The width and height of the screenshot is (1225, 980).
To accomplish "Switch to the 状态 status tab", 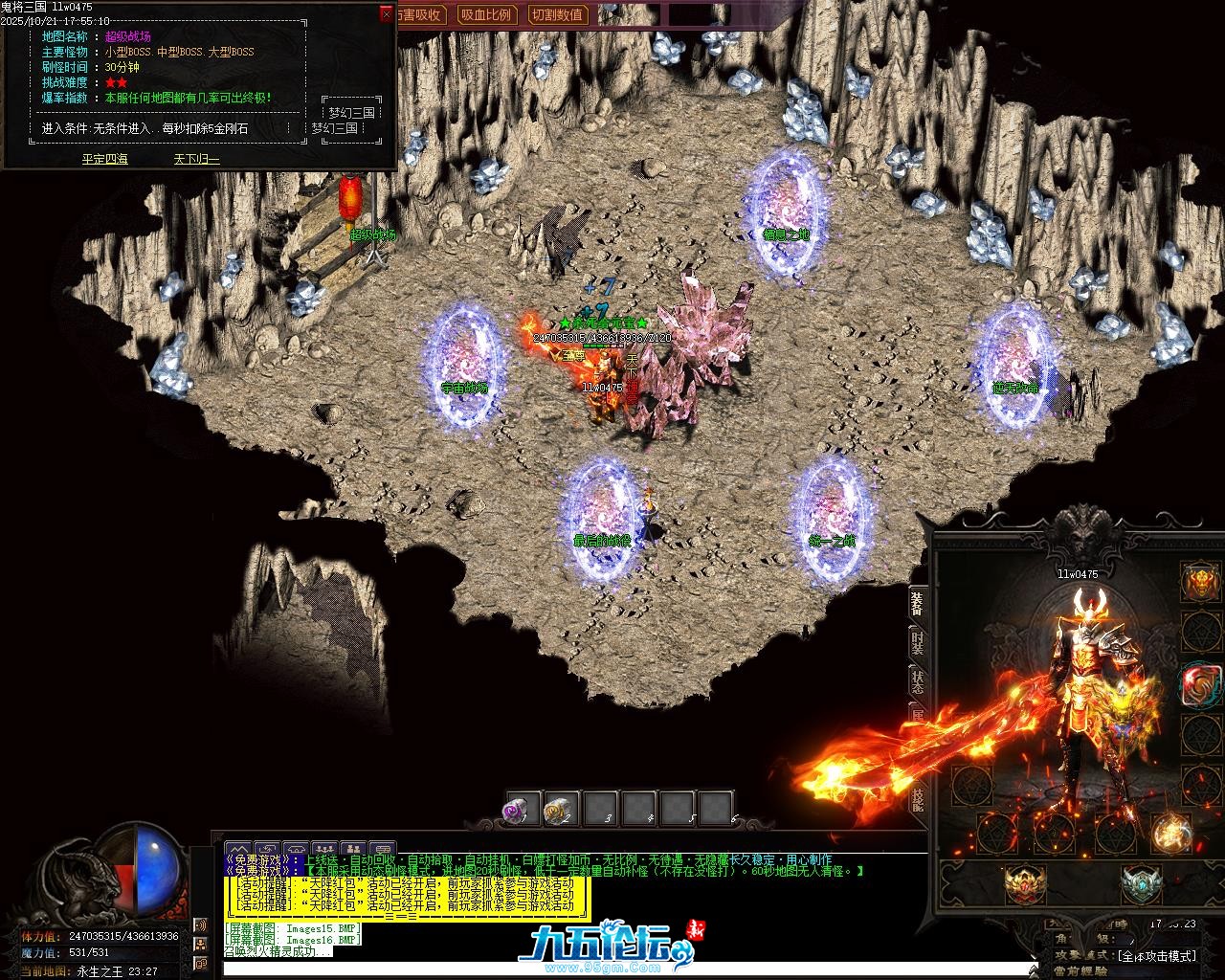I will tap(917, 681).
